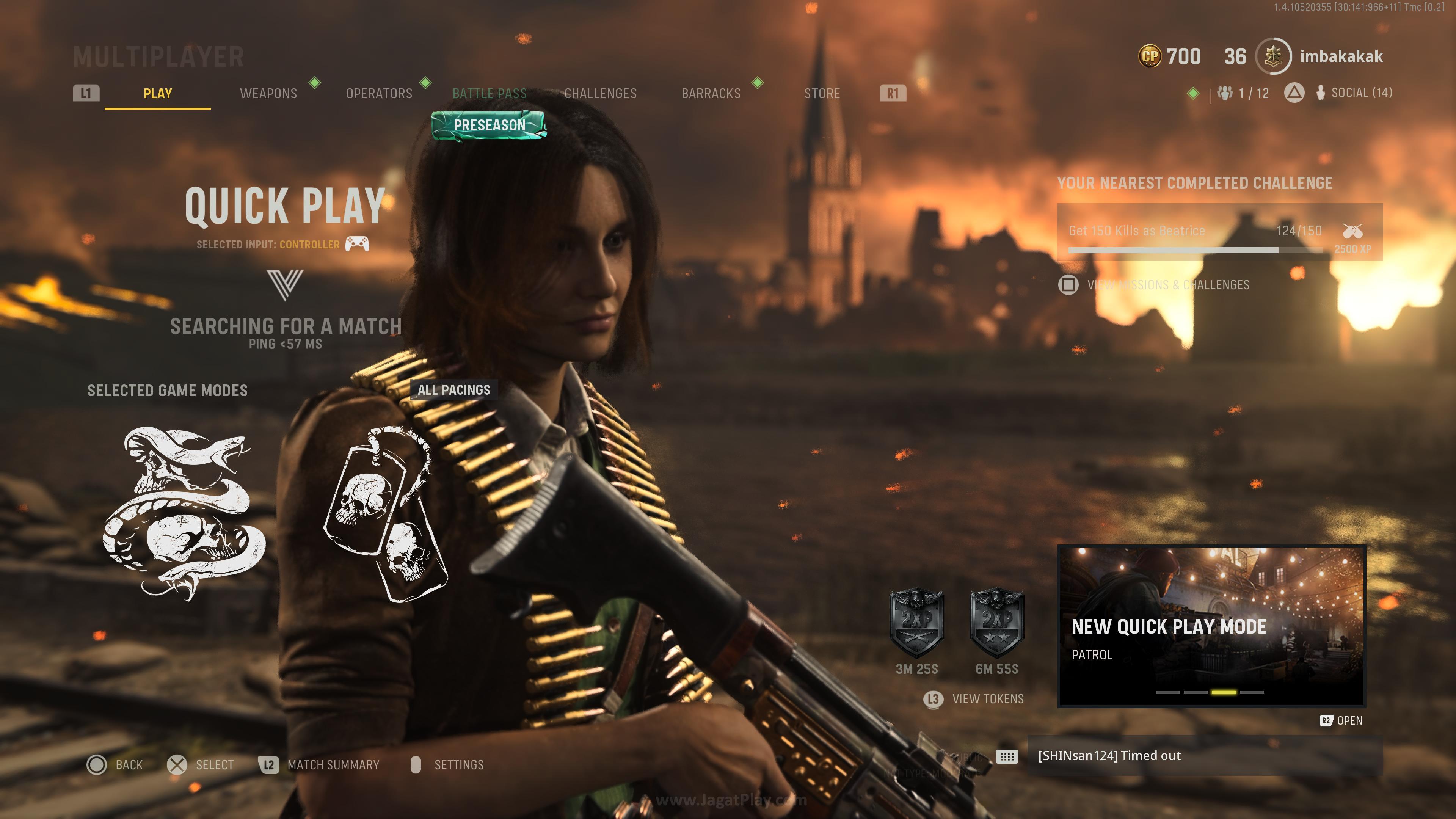Open the Get 150 Kills as Beatrice challenge
This screenshot has height=819, width=1456.
(x=1219, y=232)
